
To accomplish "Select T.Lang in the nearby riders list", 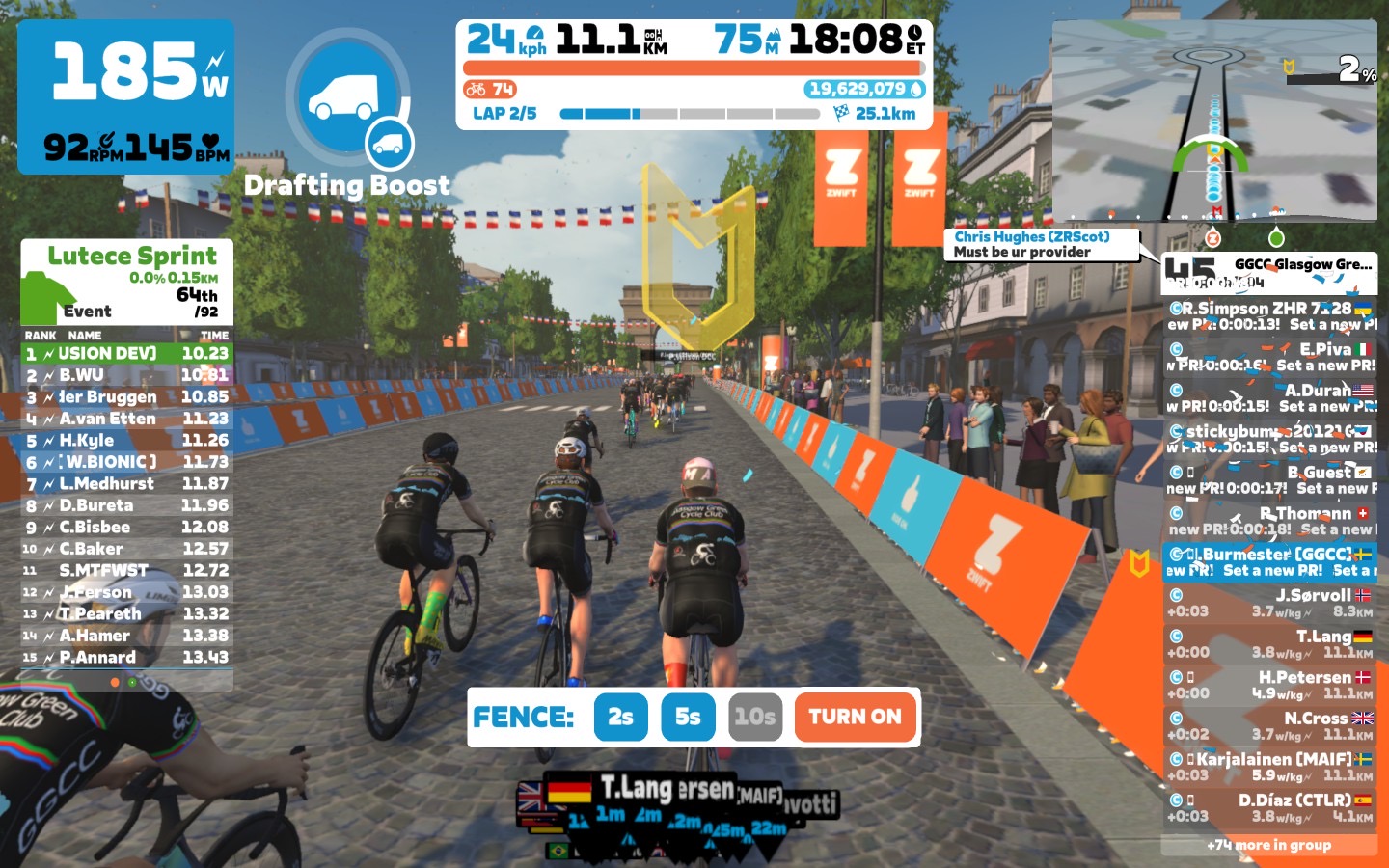I will coord(1269,643).
